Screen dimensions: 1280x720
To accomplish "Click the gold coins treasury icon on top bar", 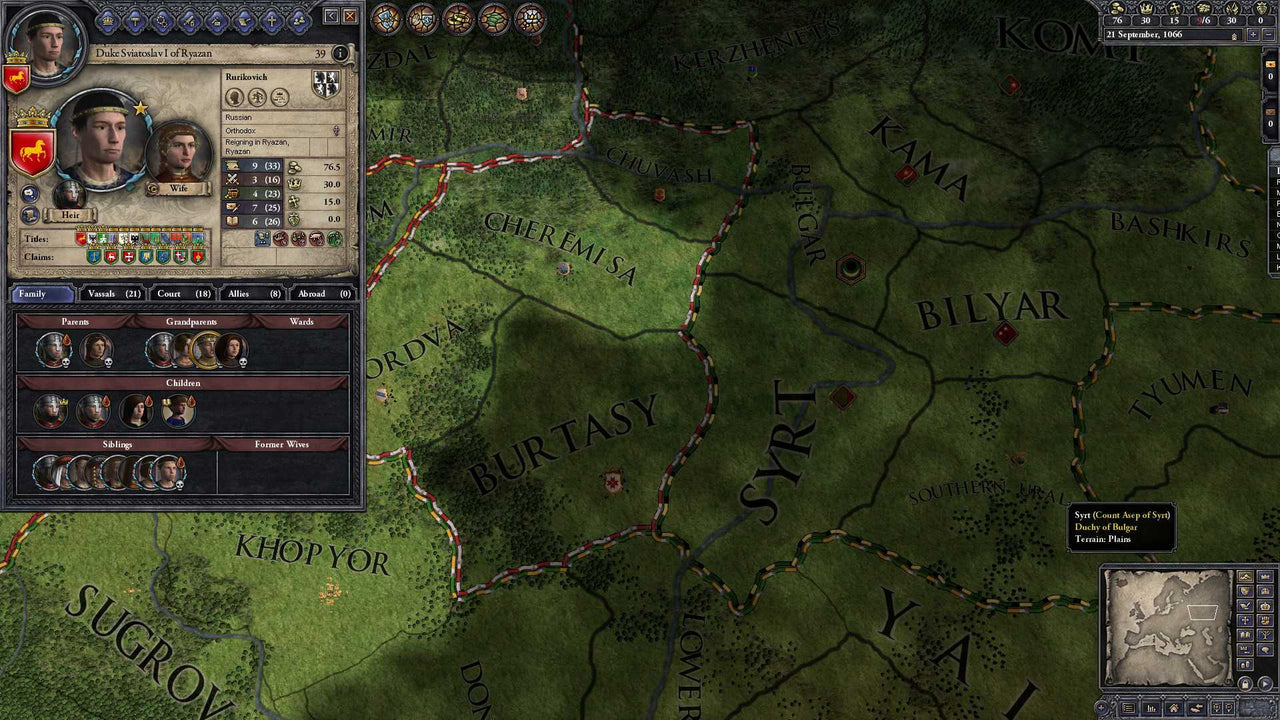I will pos(1117,8).
